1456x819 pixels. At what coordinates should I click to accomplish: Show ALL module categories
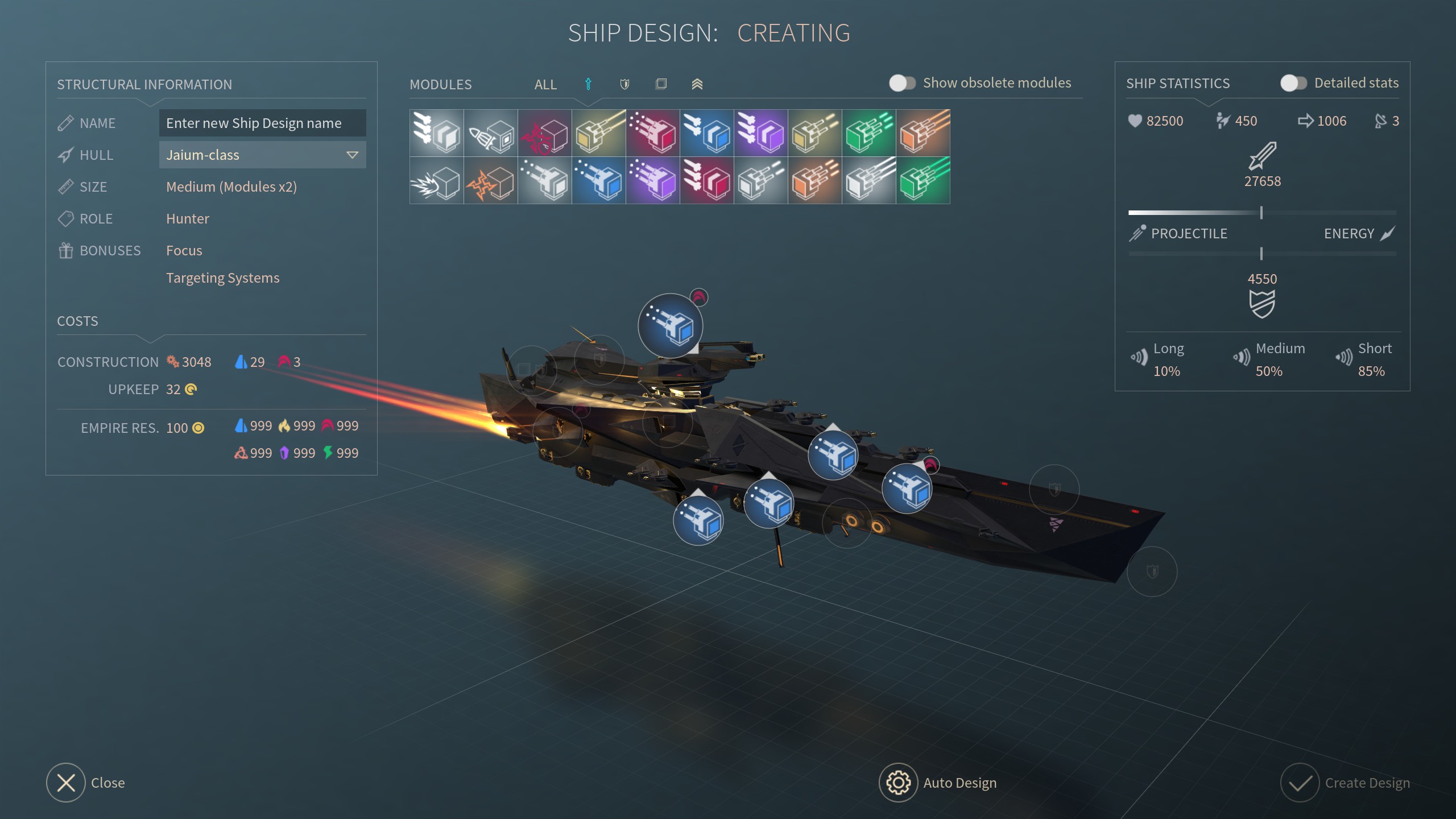click(x=545, y=84)
